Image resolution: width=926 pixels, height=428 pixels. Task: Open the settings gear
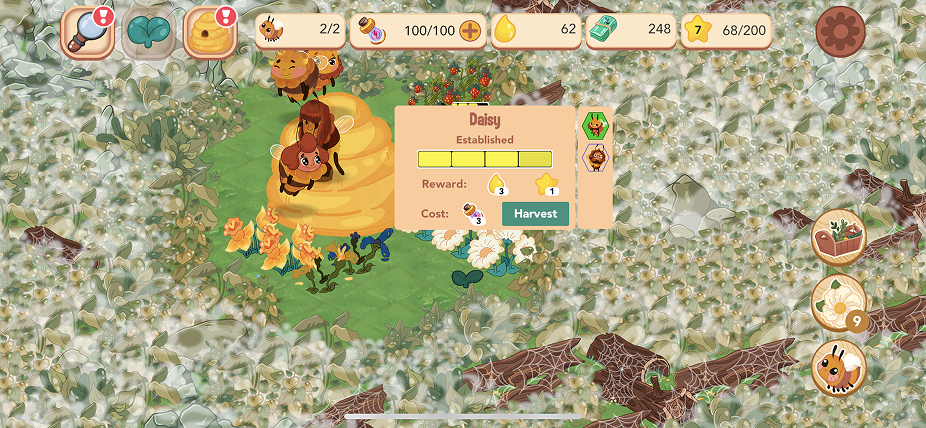(x=839, y=32)
